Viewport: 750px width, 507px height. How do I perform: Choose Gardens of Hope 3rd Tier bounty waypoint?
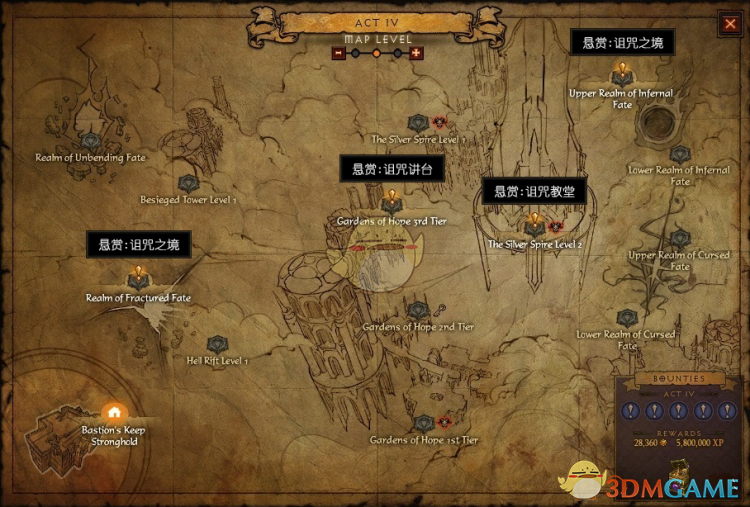pos(391,202)
